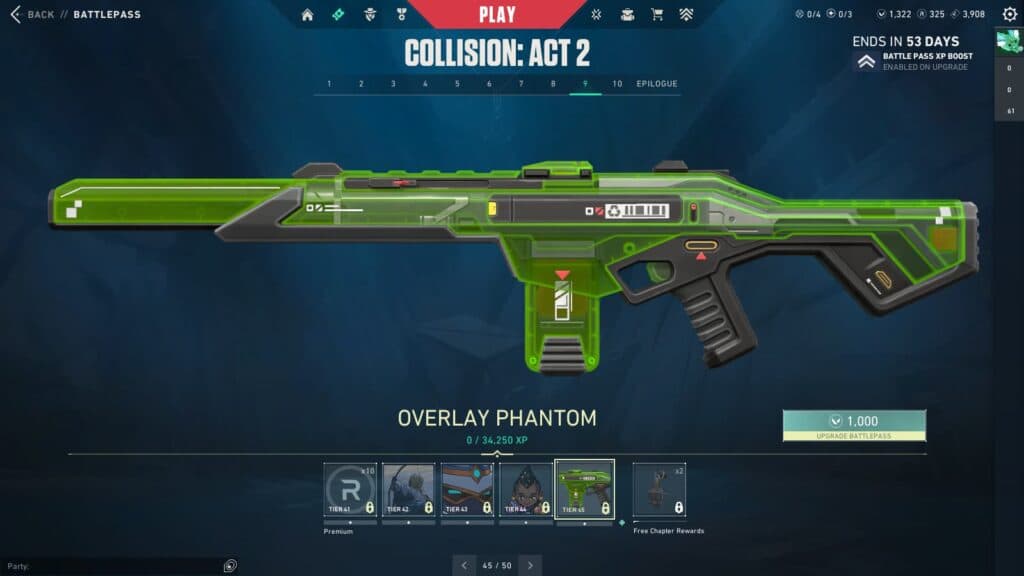1024x576 pixels.
Task: Switch to chapter 5 tab
Action: tap(457, 84)
